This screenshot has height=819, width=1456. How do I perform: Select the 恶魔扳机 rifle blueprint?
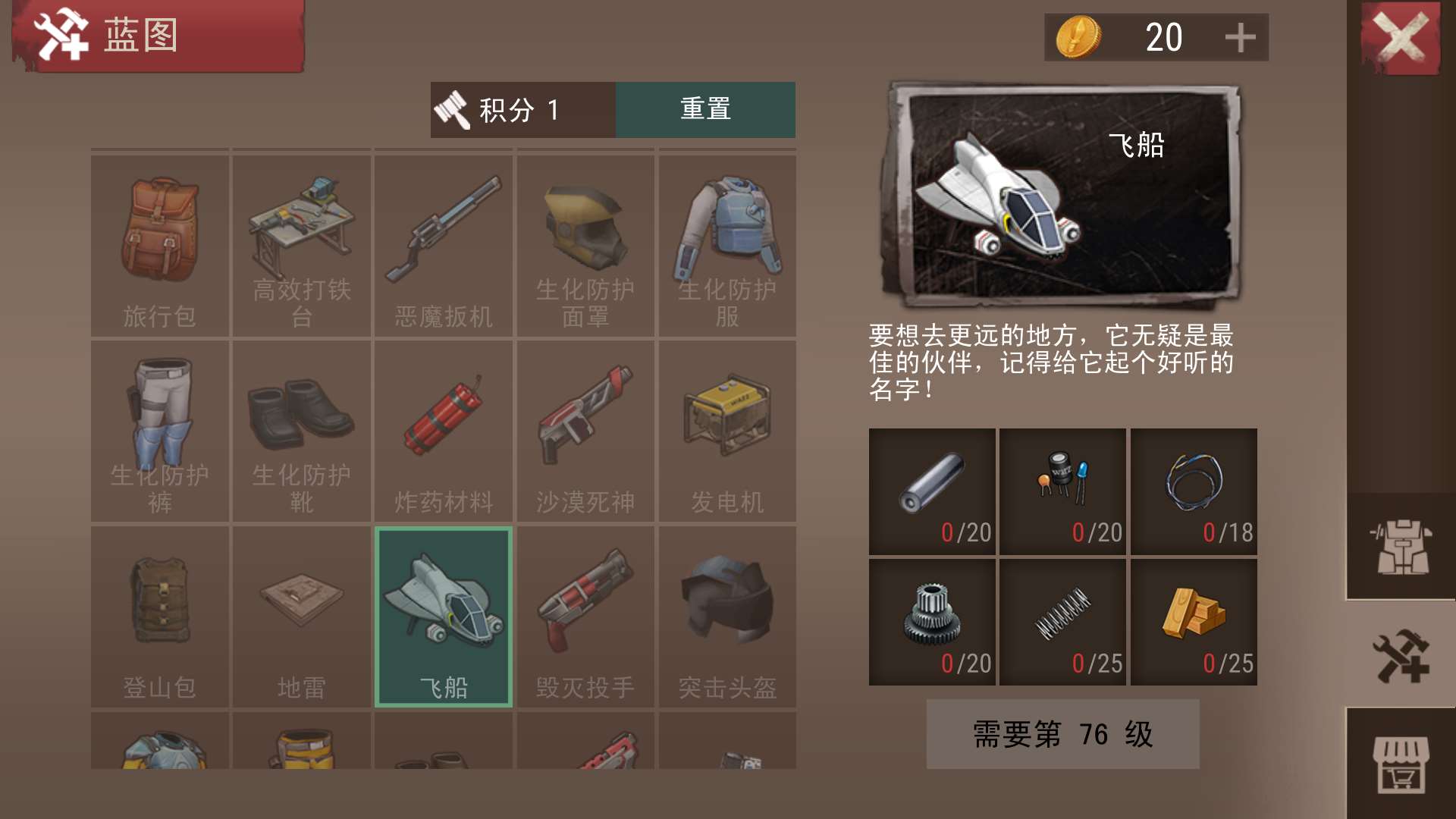(x=444, y=243)
